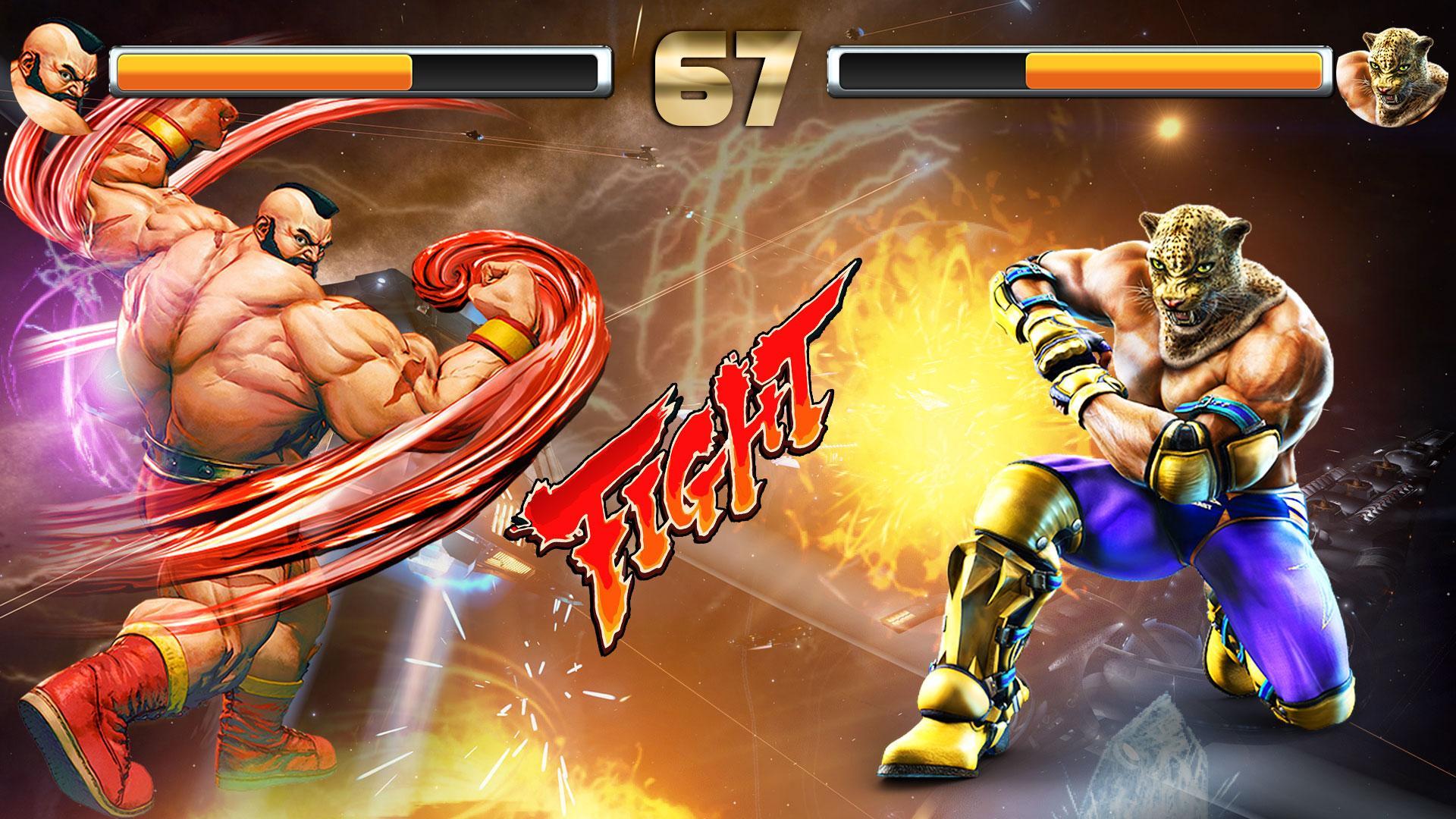Screen dimensions: 1456x819
Task: Click the orange fill of King's health bar
Action: coord(1175,74)
